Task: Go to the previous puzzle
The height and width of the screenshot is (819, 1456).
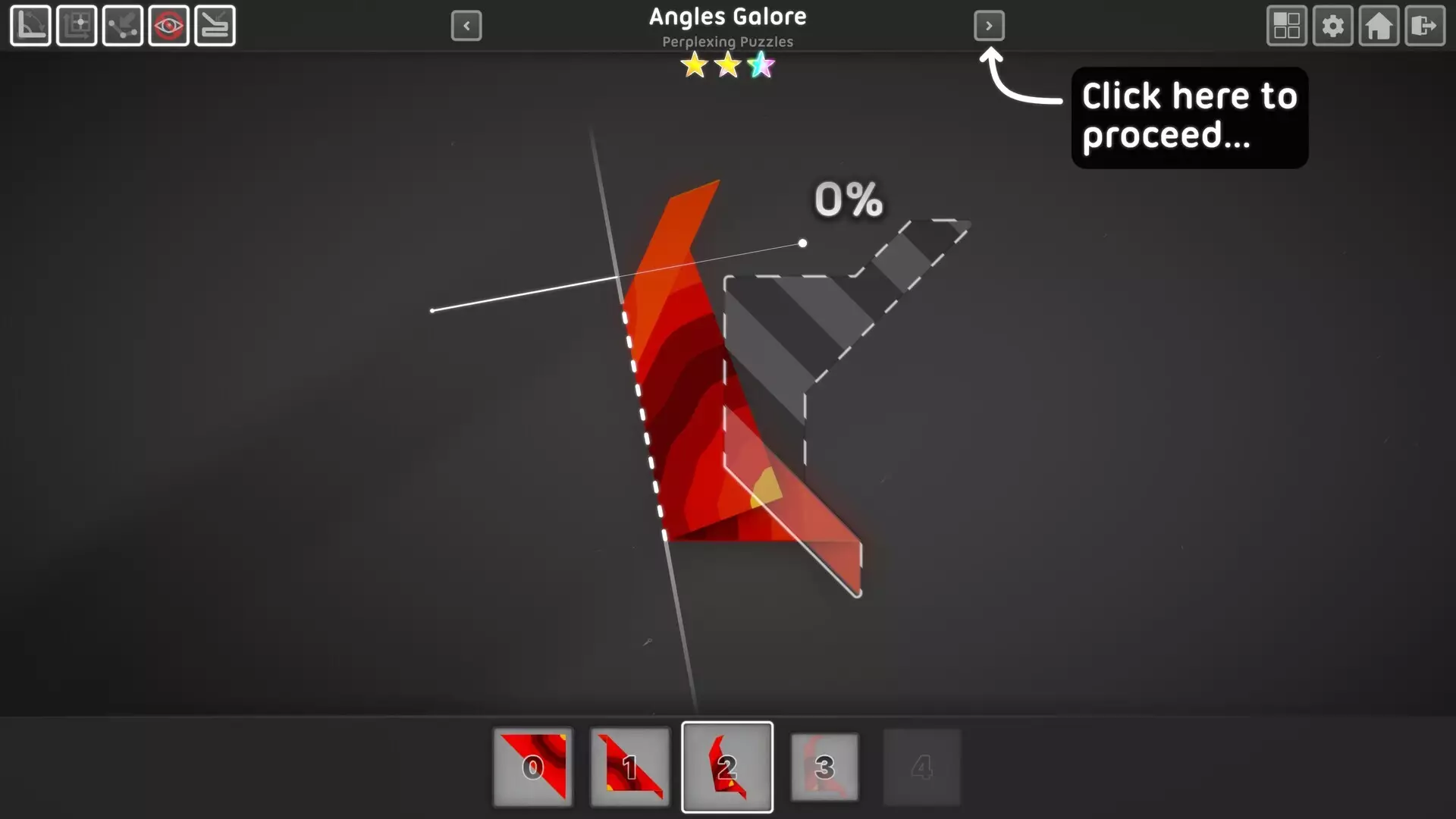Action: [467, 26]
